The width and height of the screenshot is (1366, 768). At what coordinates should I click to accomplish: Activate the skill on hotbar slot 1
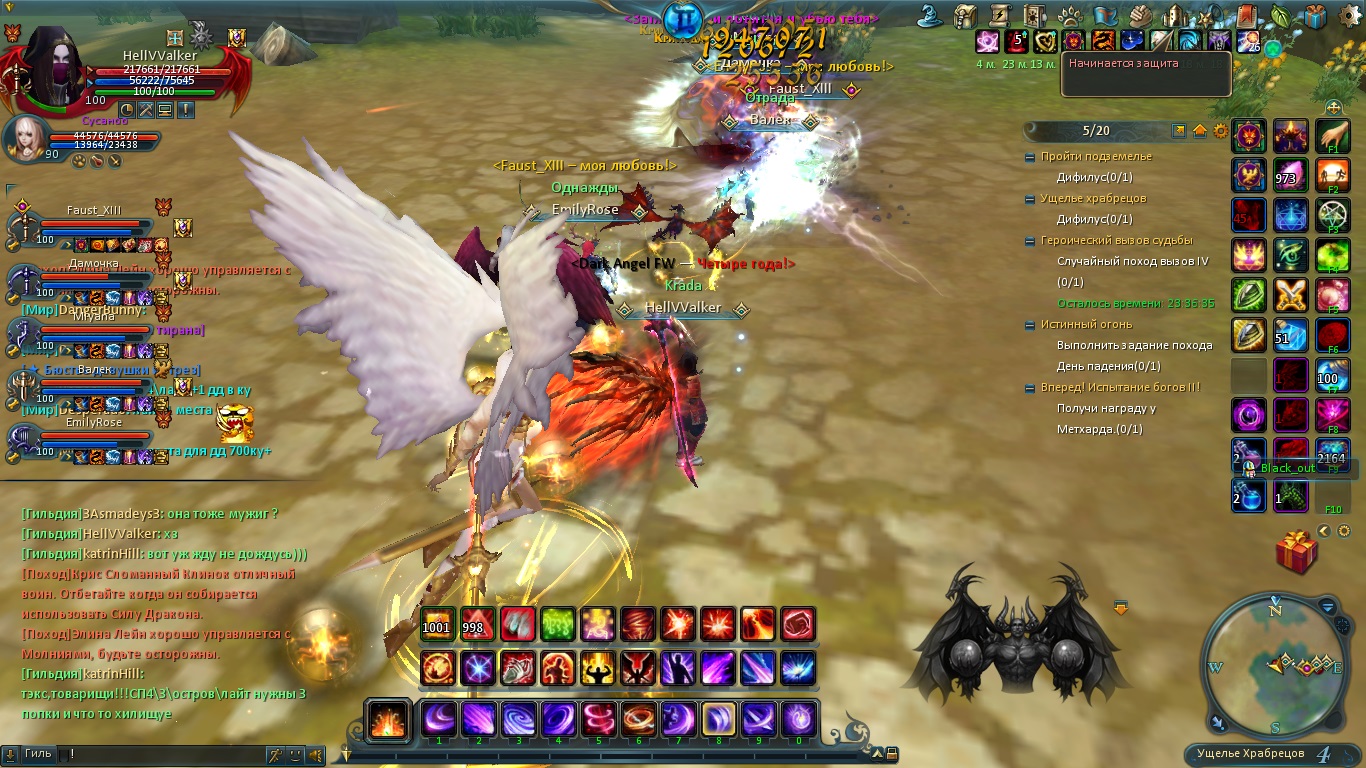pyautogui.click(x=438, y=719)
